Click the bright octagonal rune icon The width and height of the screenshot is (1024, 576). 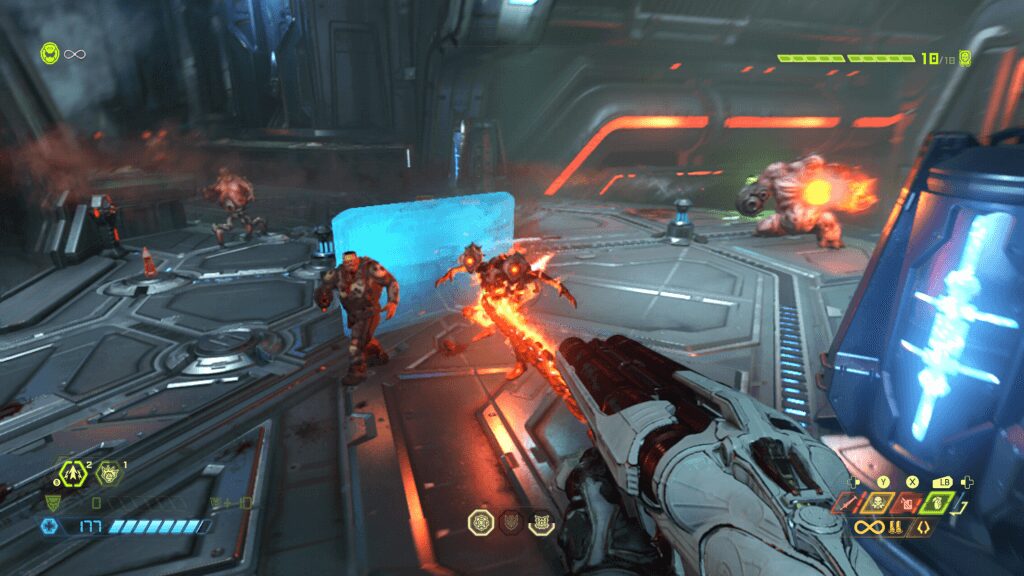pos(480,521)
